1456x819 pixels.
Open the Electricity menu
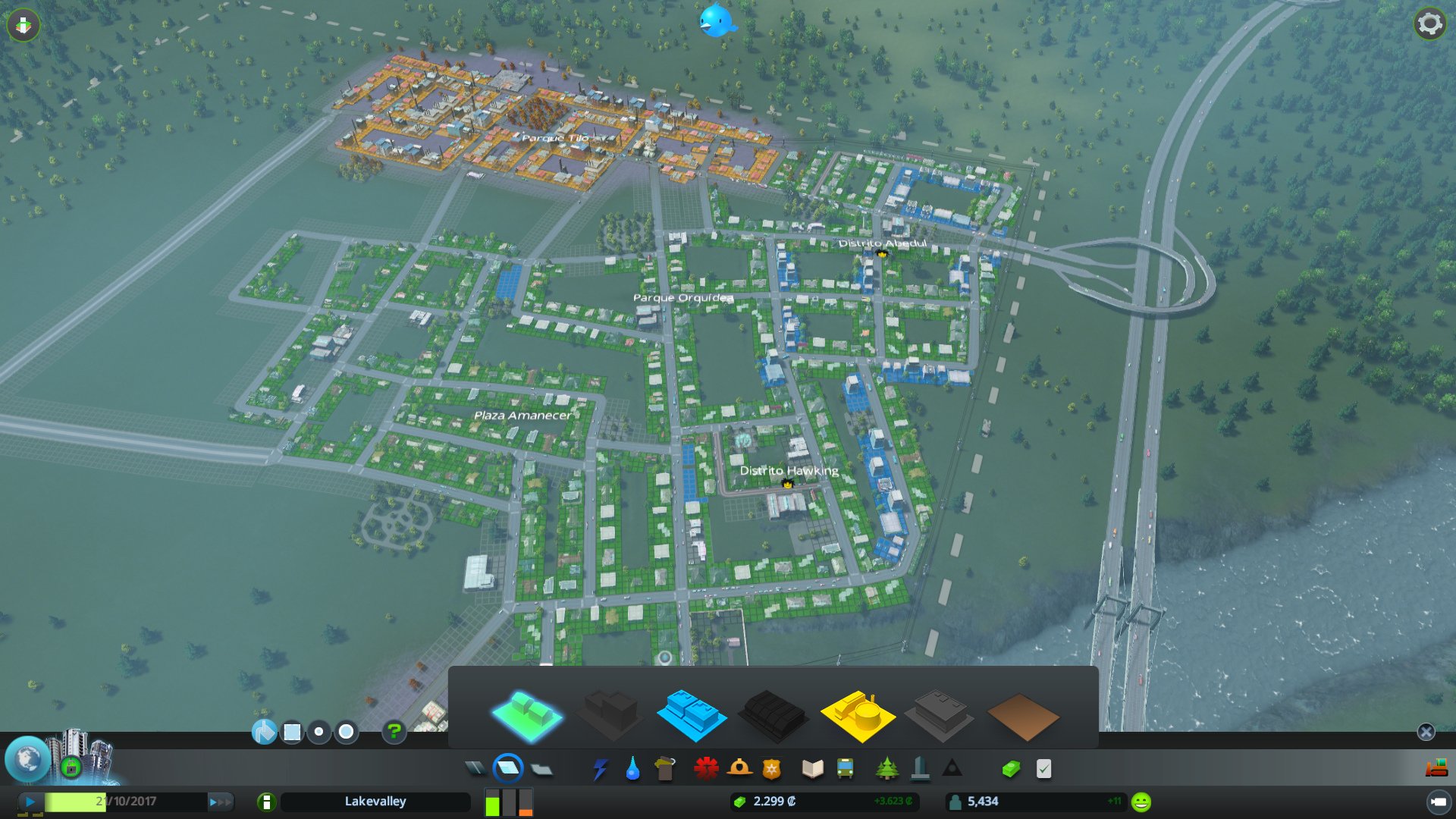(x=600, y=768)
